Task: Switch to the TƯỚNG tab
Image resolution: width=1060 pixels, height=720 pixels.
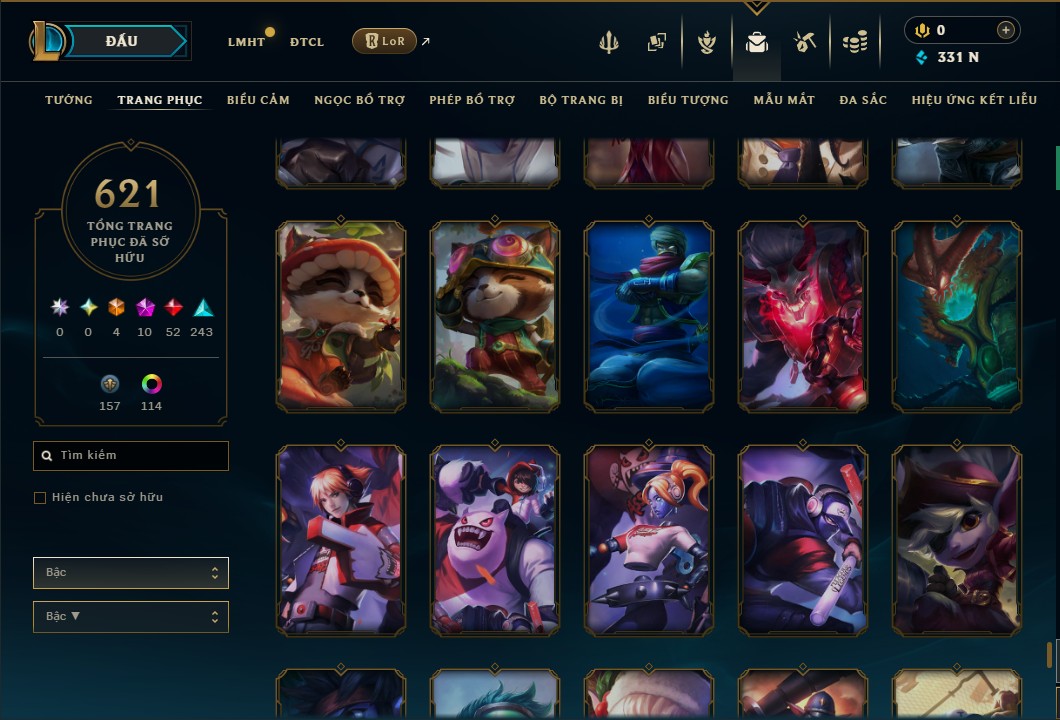Action: pos(69,100)
